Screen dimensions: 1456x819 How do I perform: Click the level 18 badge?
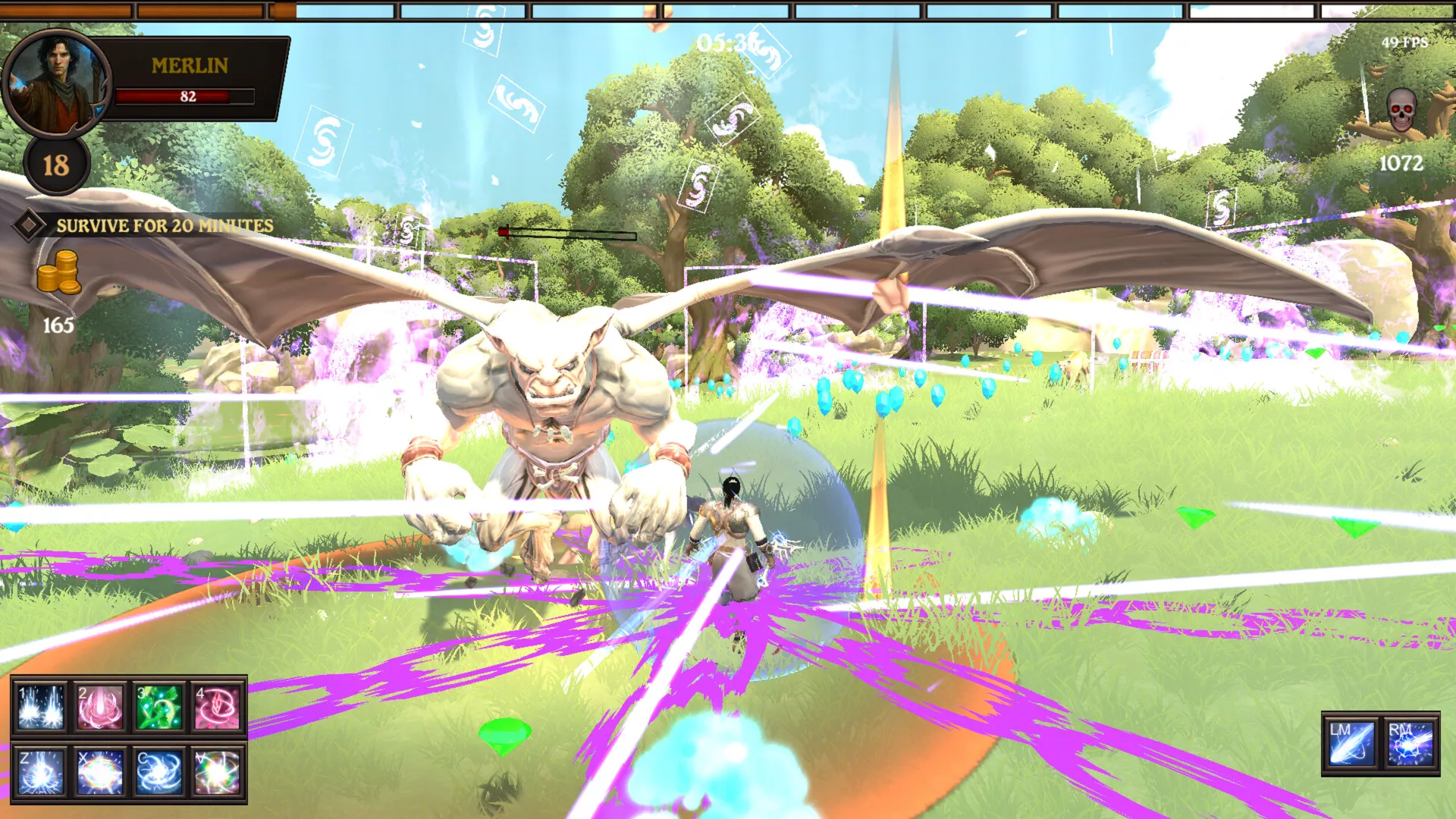56,165
